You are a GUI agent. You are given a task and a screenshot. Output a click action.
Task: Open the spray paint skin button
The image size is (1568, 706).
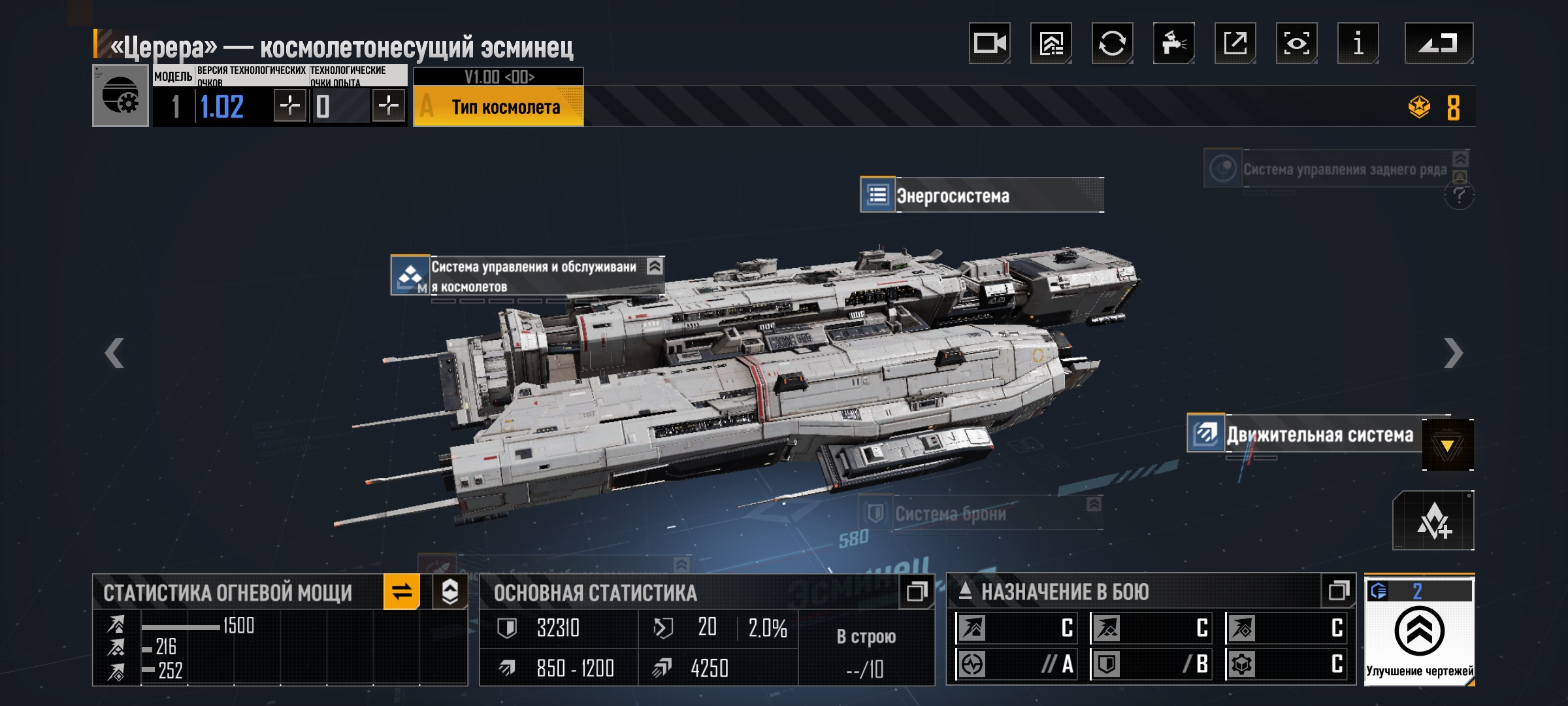coord(1173,43)
